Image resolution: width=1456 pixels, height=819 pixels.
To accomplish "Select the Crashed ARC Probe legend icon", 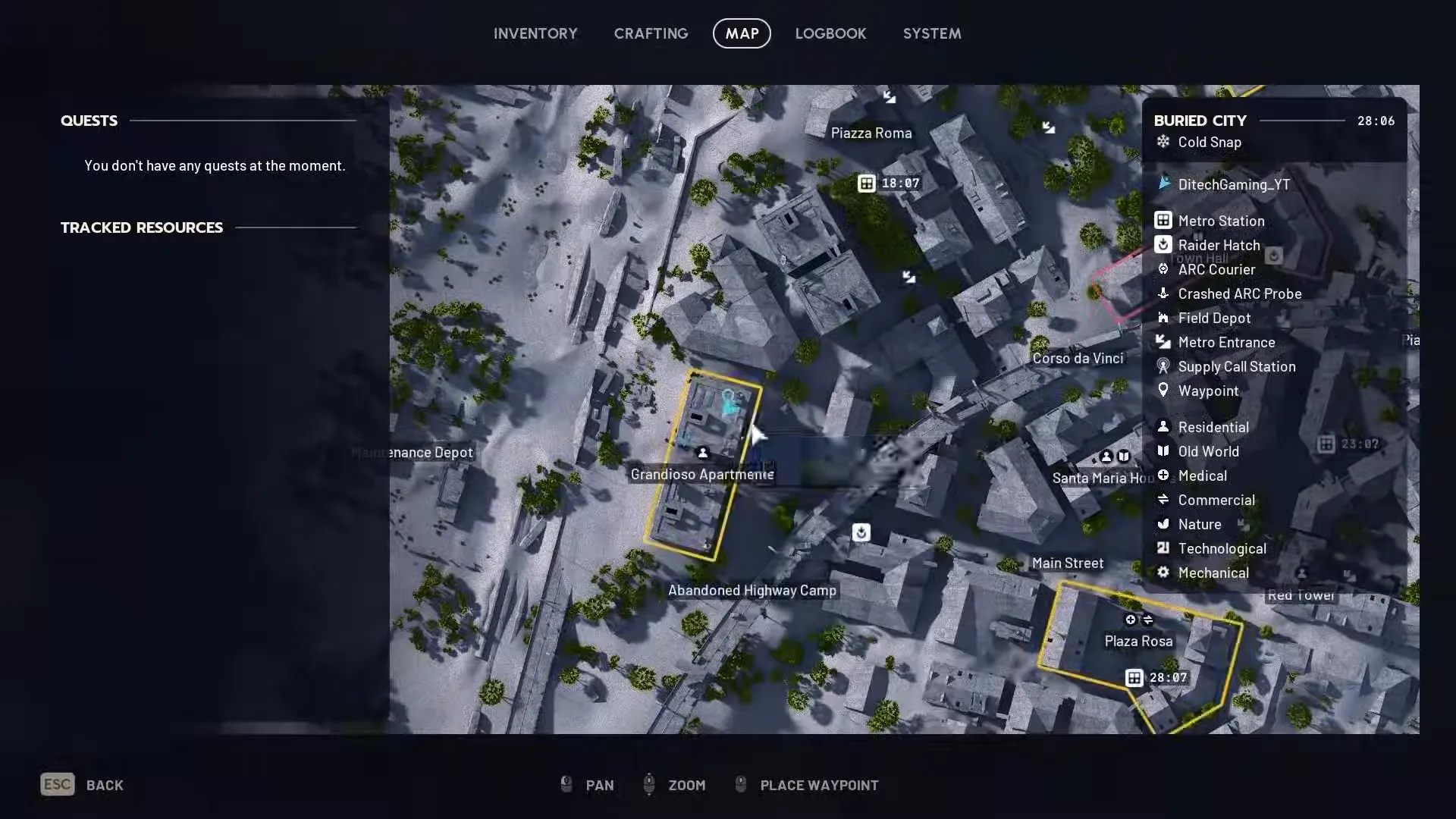I will click(1164, 293).
